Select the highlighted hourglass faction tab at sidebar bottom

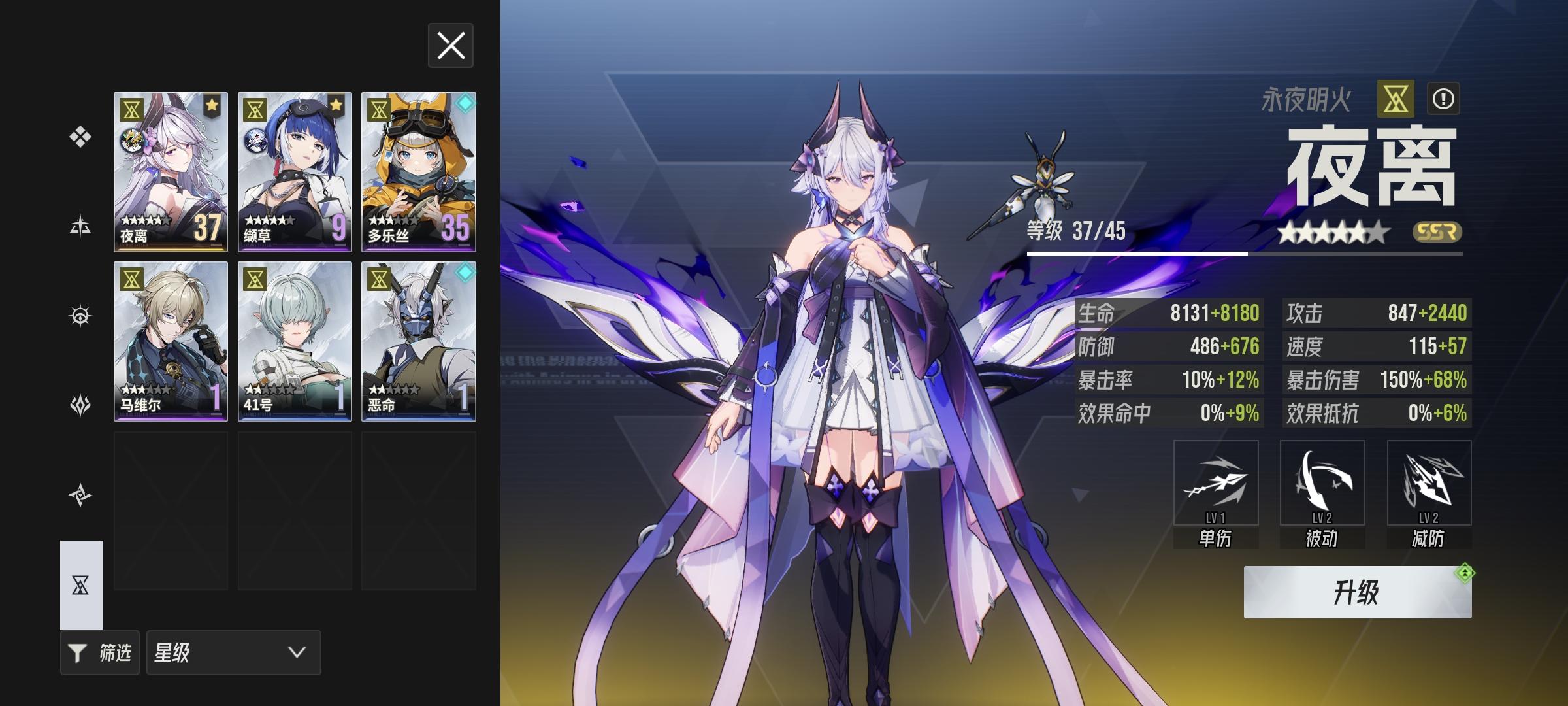pos(80,585)
